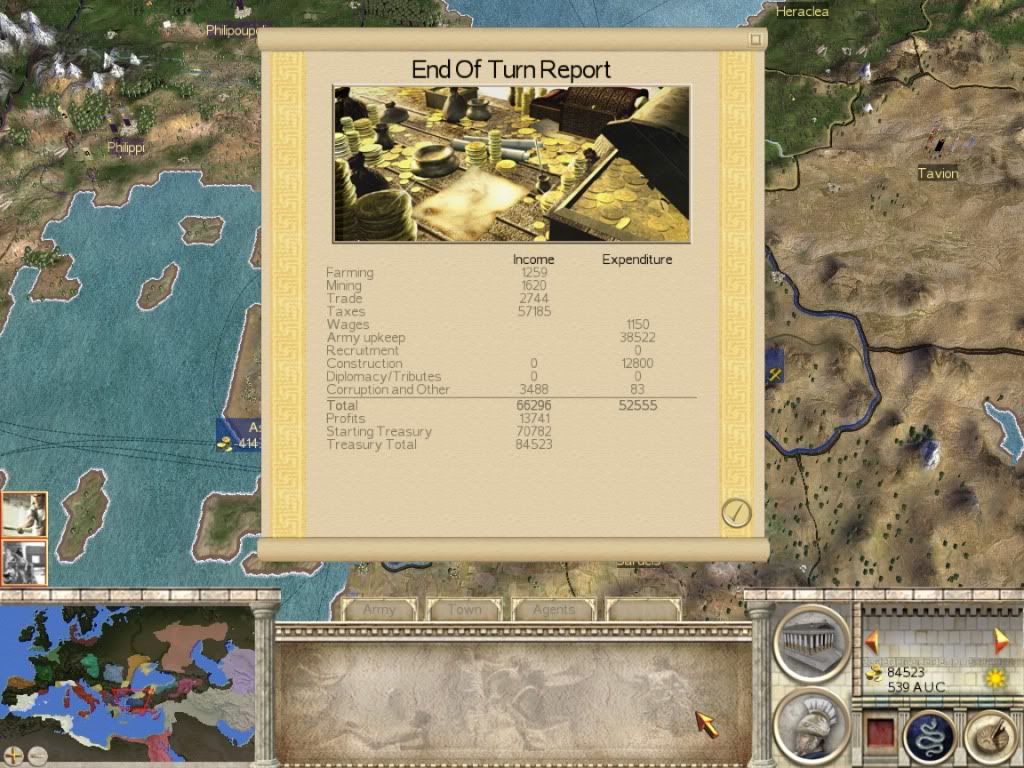Image resolution: width=1024 pixels, height=768 pixels.
Task: Click the red square panel button
Action: click(x=881, y=735)
